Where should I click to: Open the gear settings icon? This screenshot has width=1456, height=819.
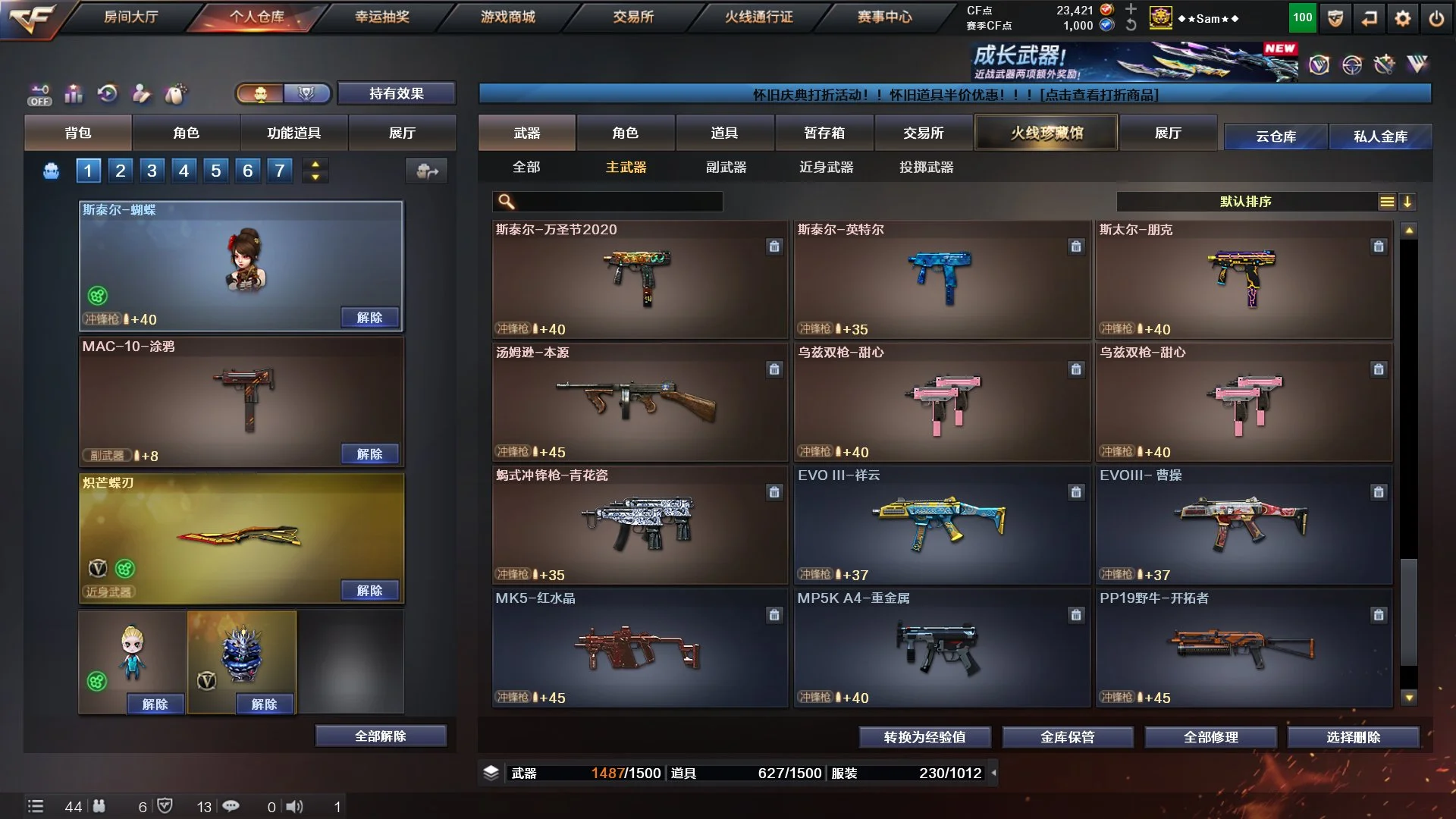[1402, 18]
